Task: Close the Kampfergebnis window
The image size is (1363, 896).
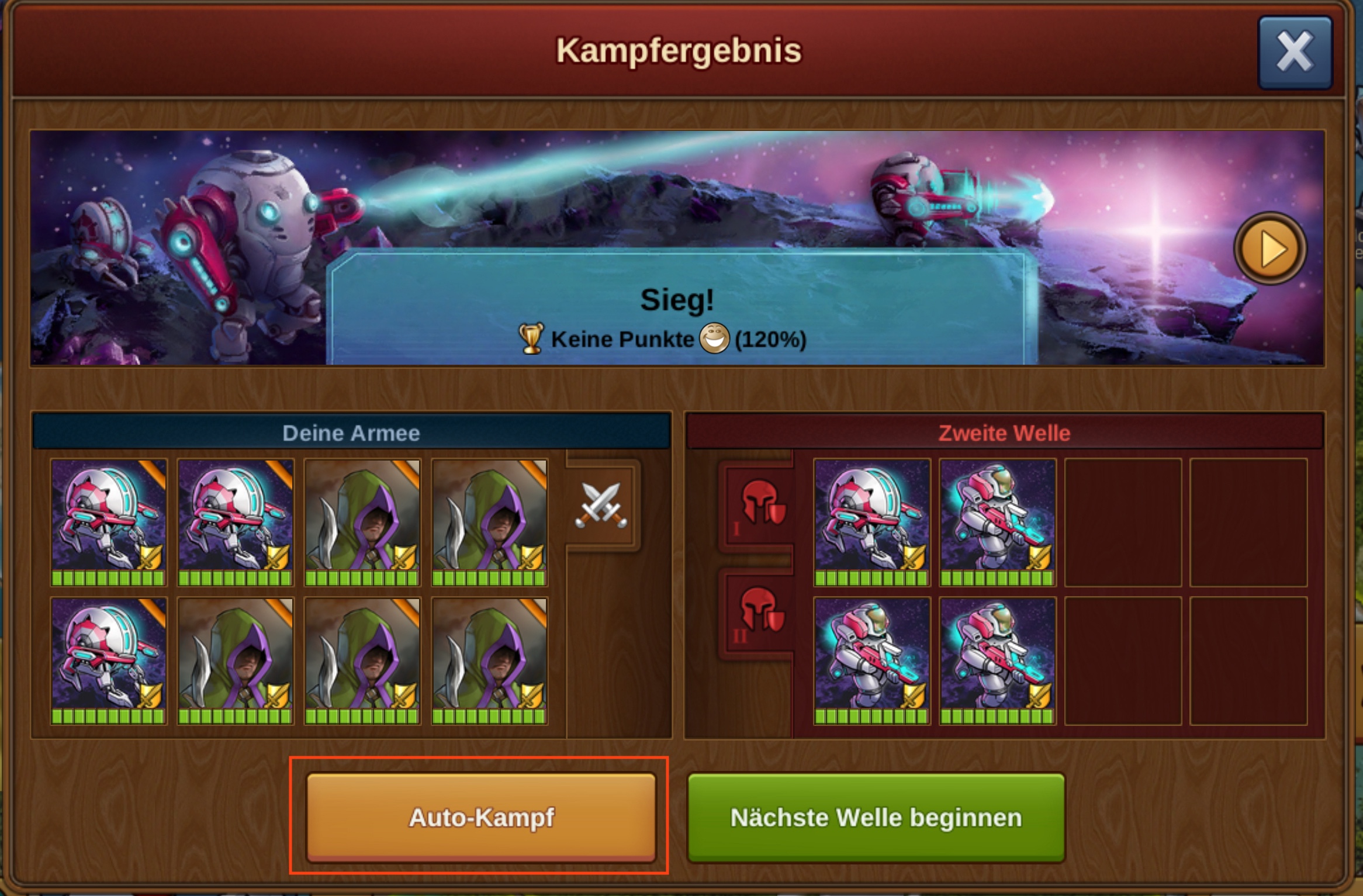Action: 1295,53
